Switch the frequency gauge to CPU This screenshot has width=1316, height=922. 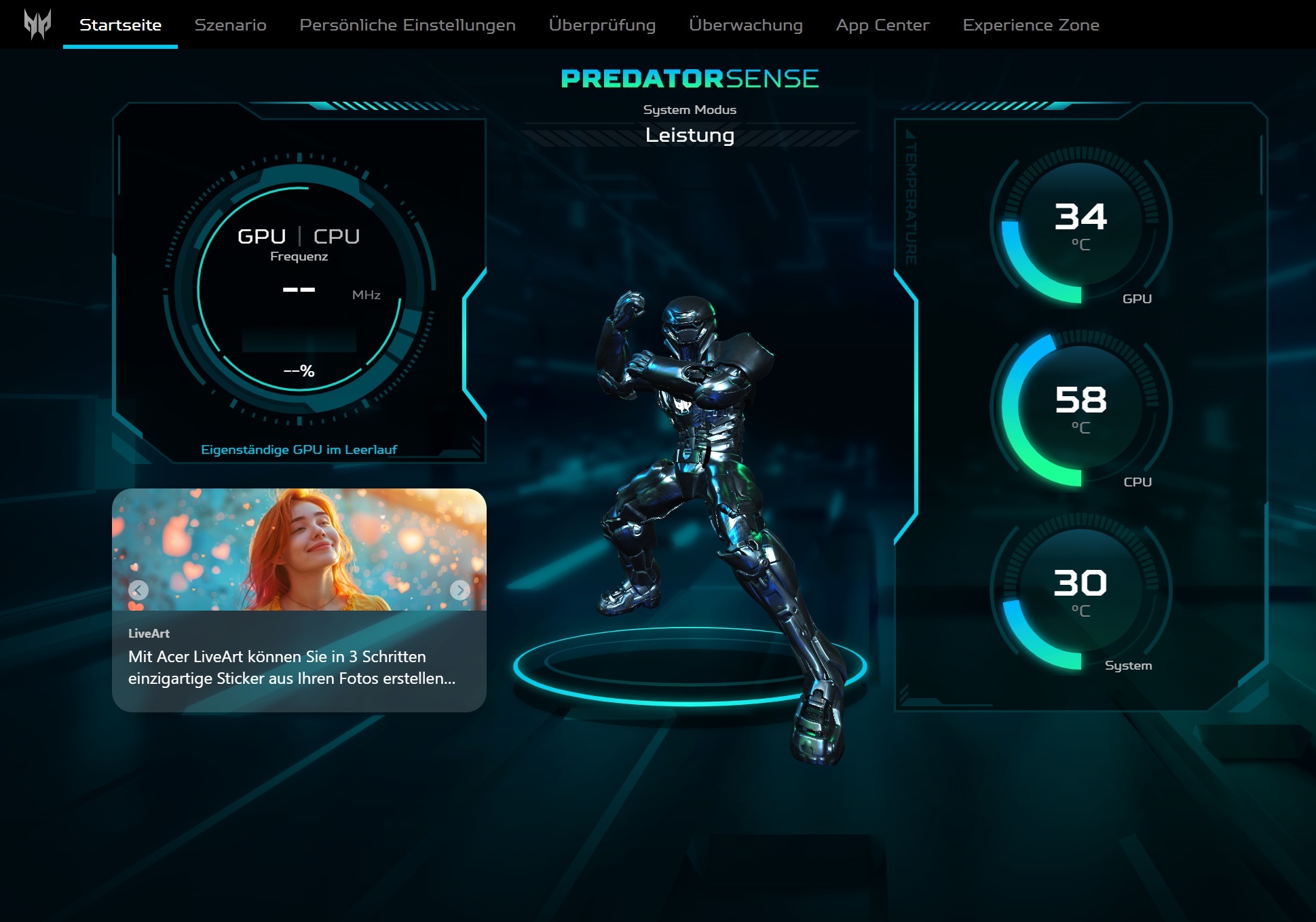pyautogui.click(x=337, y=236)
